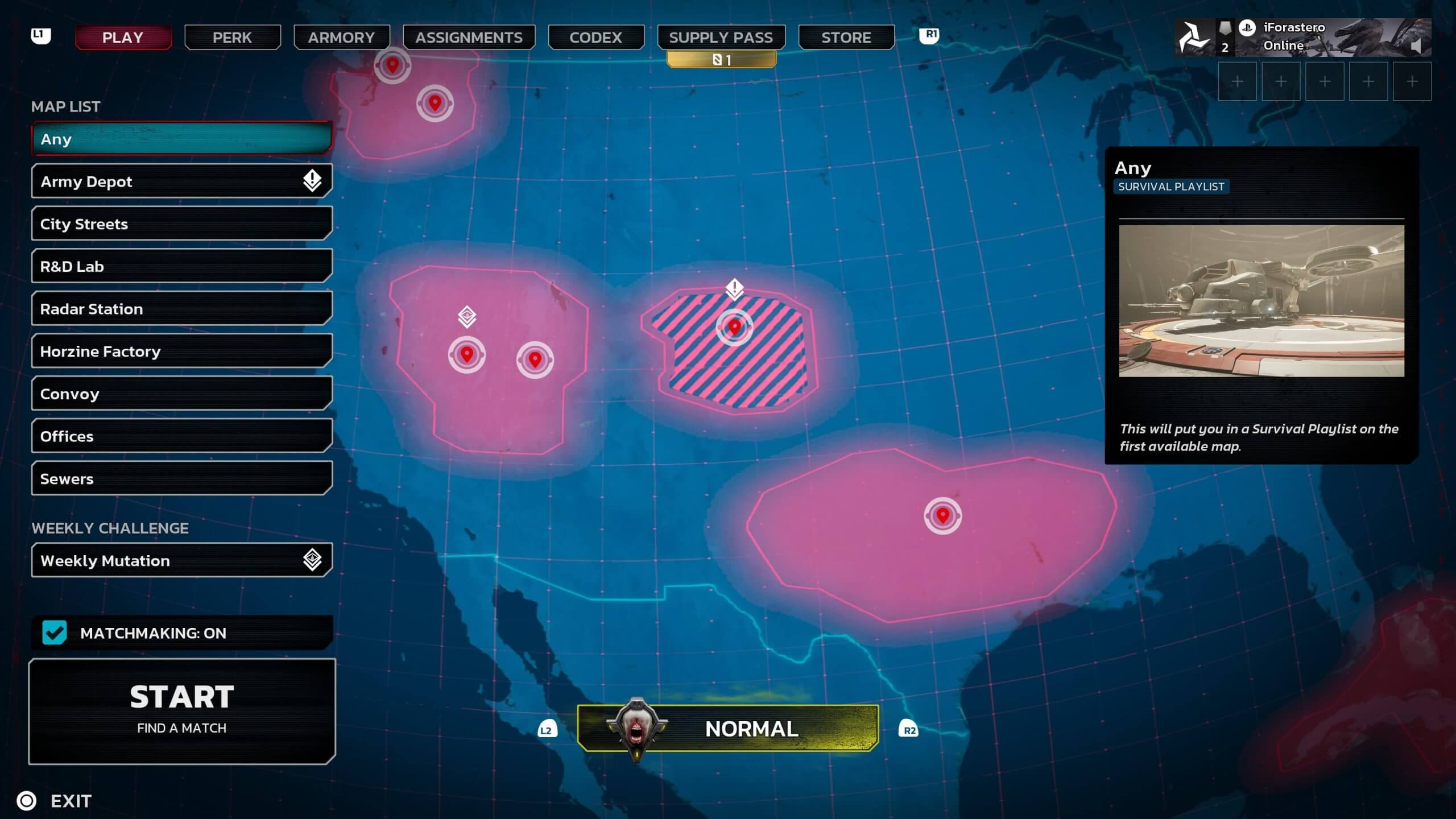
Task: Pick the City Streets map
Action: (181, 224)
